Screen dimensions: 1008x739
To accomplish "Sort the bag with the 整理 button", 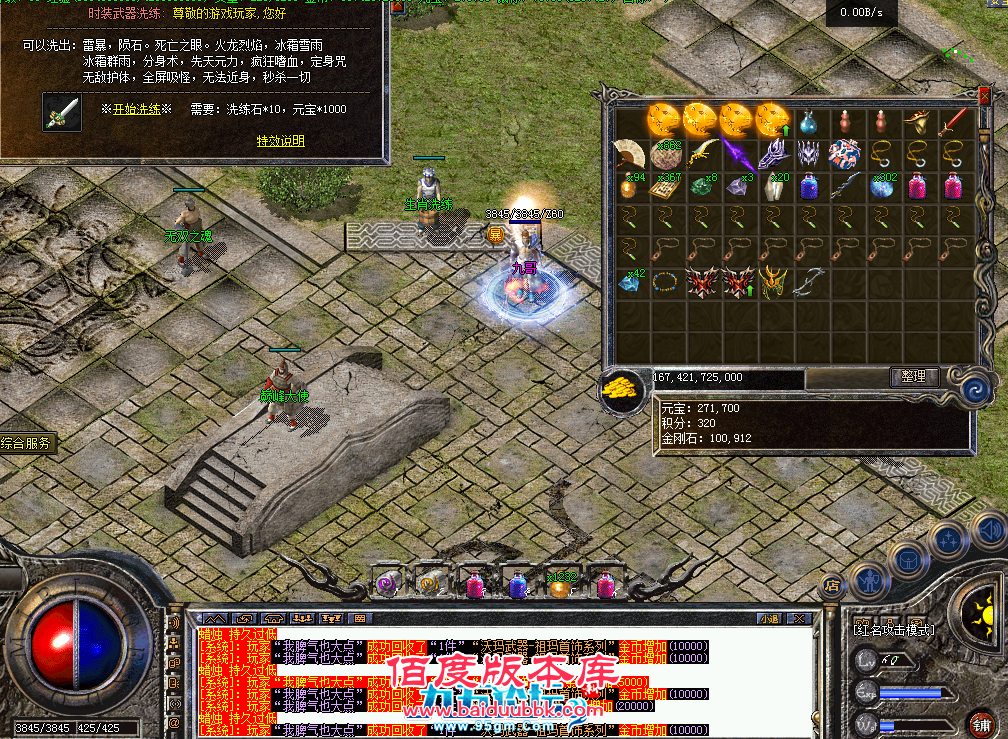I will [914, 377].
